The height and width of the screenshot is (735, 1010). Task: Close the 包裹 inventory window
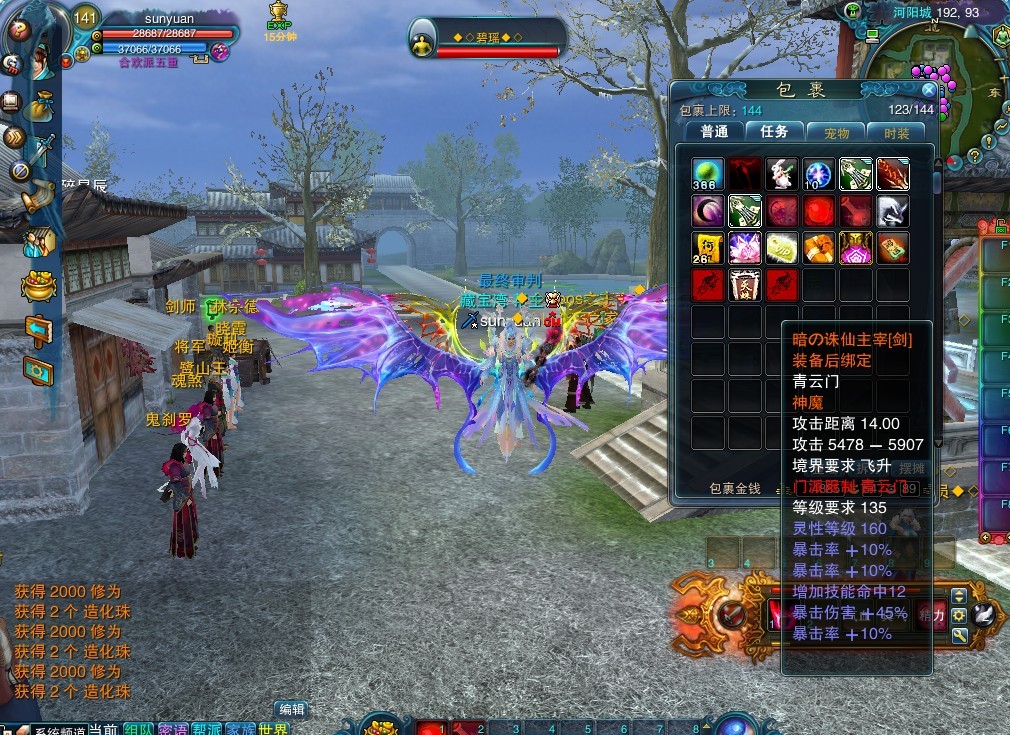point(929,90)
